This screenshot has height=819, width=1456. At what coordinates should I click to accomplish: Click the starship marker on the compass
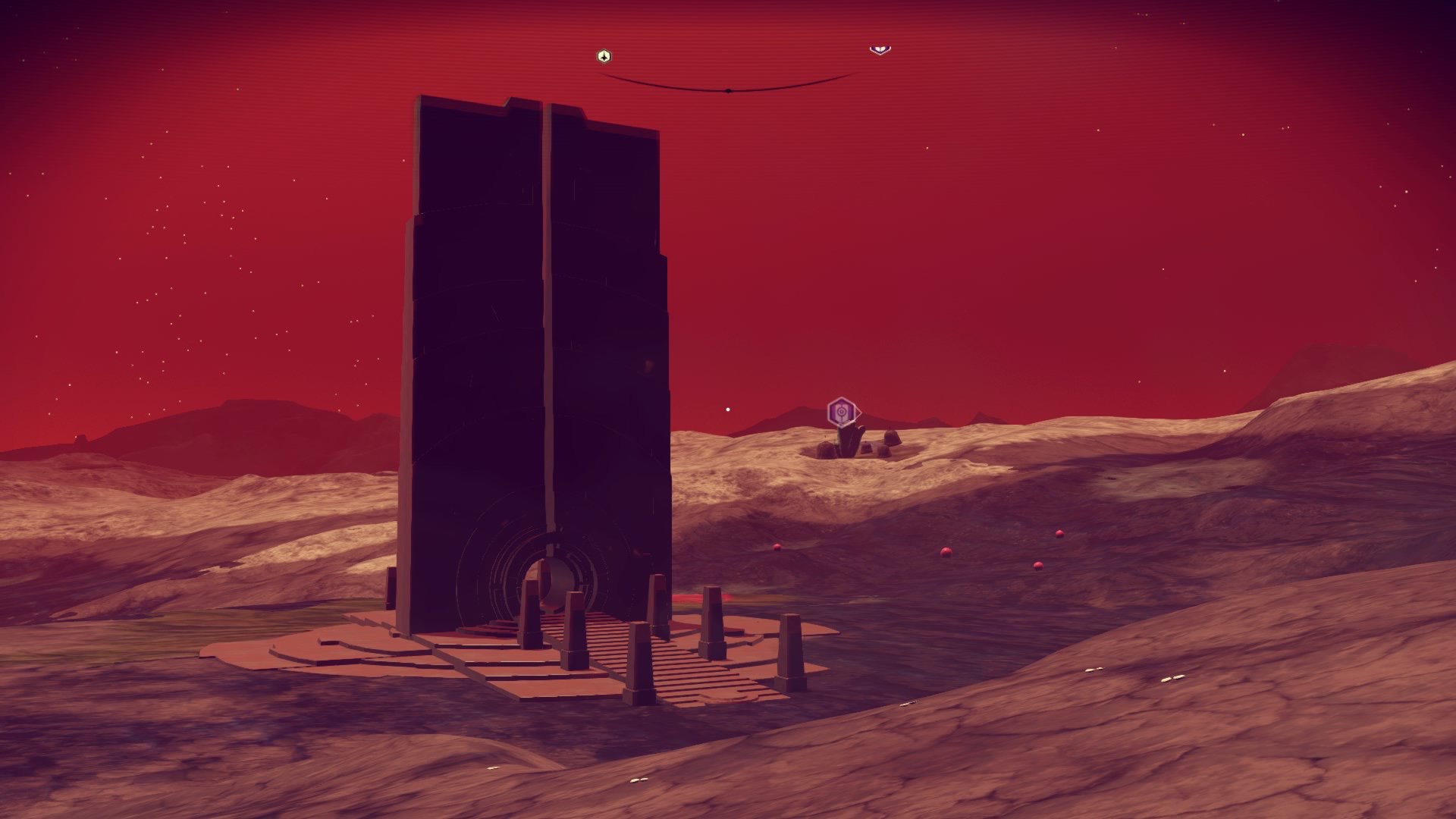(604, 56)
